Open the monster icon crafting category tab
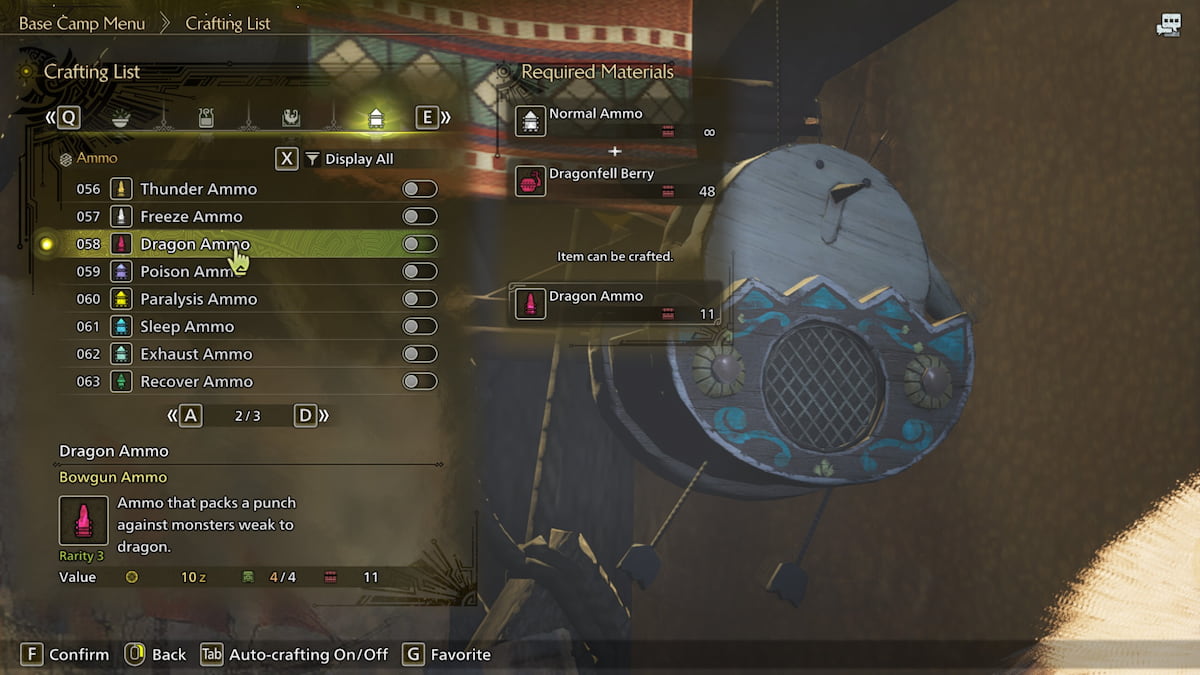1200x675 pixels. click(x=290, y=118)
